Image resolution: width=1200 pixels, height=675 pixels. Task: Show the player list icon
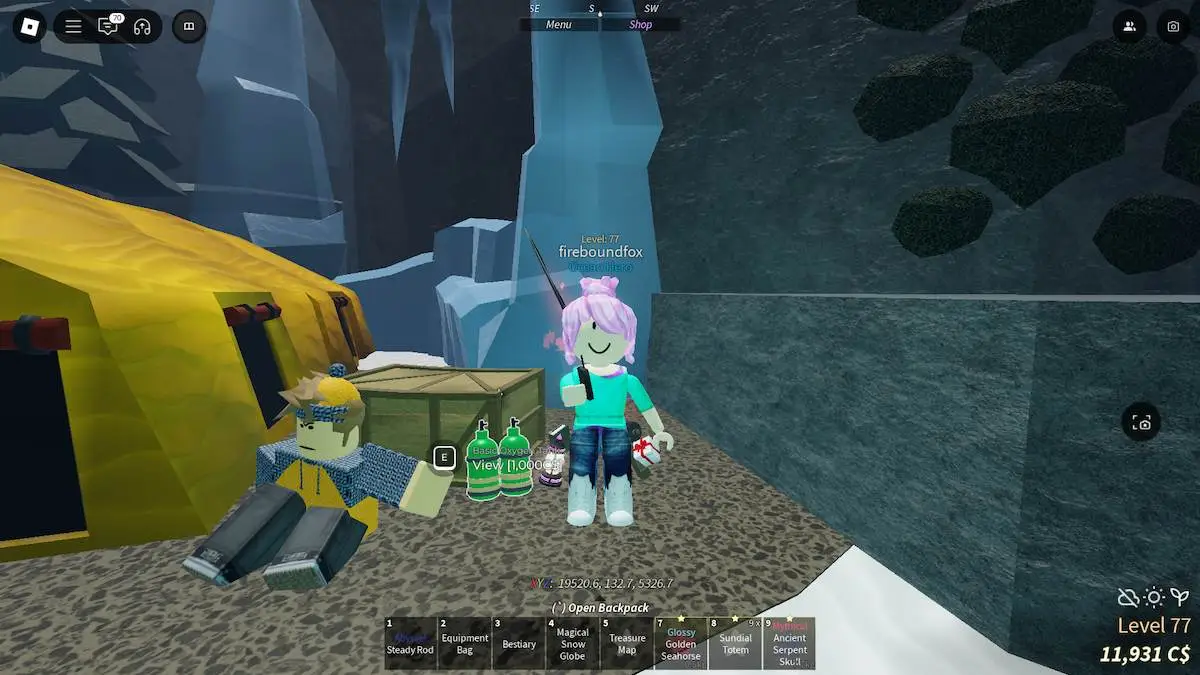1129,26
